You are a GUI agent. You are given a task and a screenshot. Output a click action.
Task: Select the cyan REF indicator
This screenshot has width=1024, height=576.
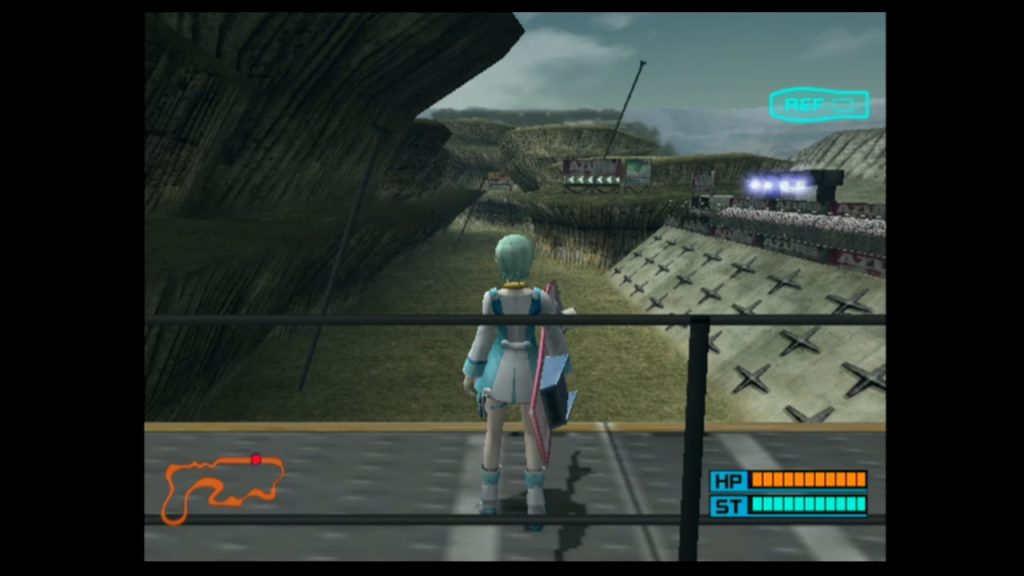818,104
